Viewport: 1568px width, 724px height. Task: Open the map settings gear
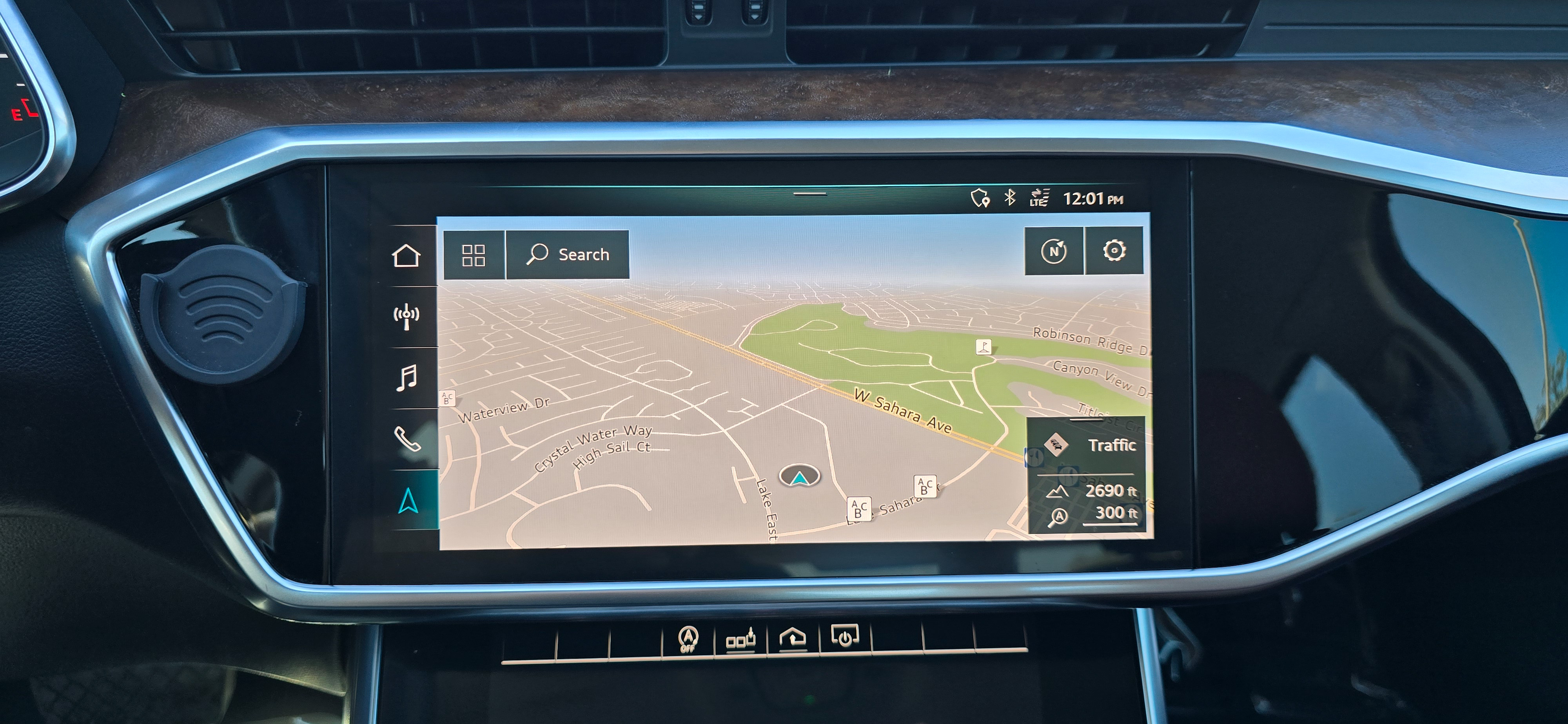pyautogui.click(x=1114, y=250)
